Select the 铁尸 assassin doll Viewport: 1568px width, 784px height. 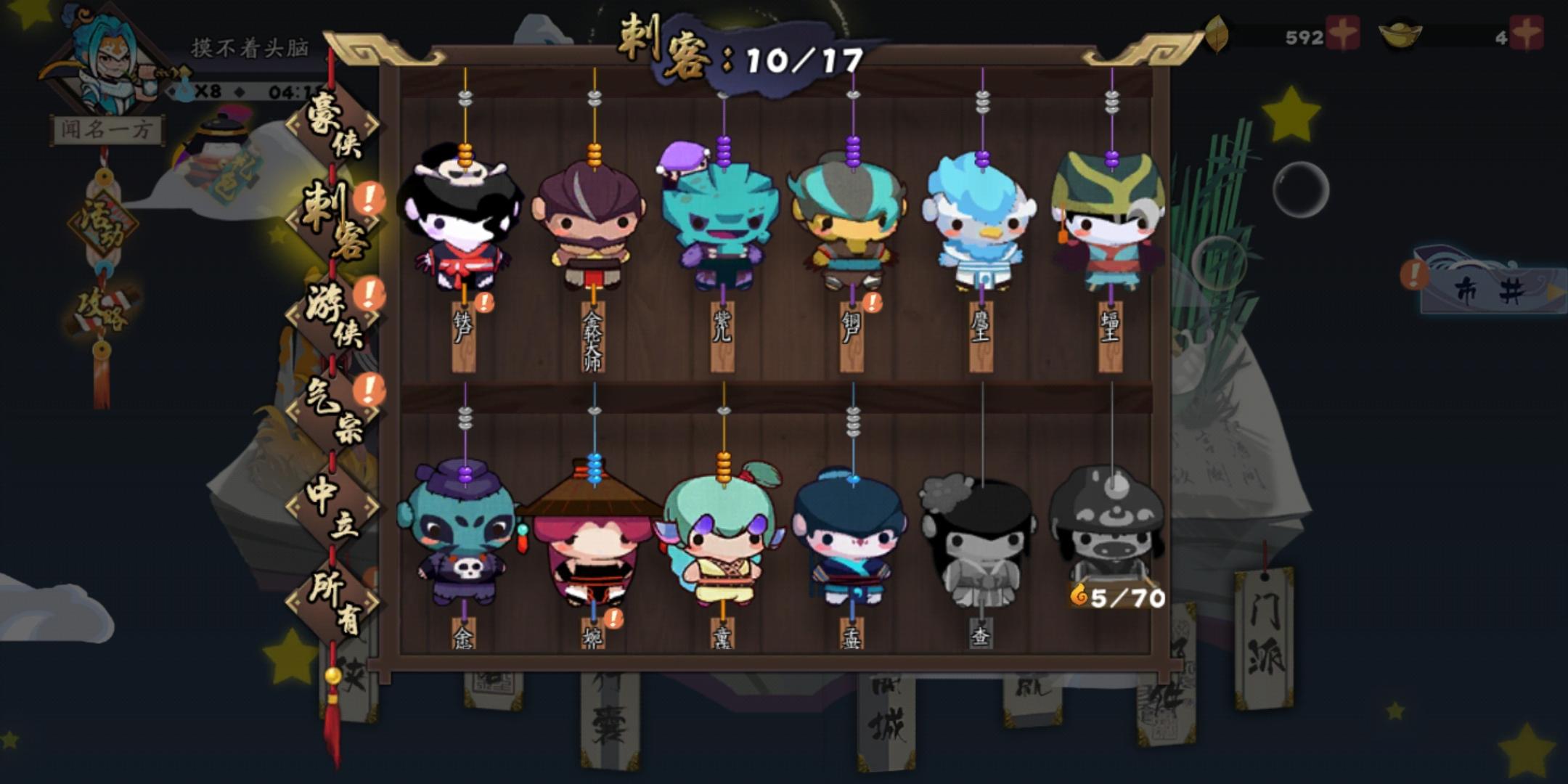tap(465, 225)
